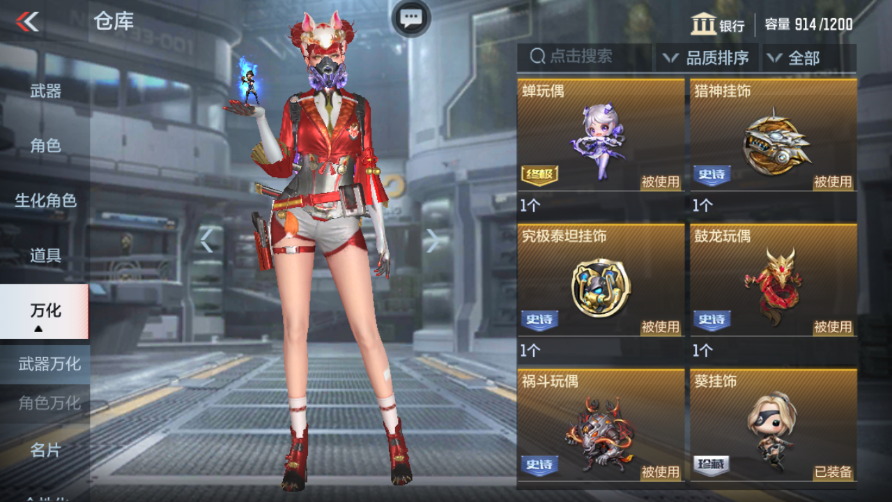Switch to the 生化角色 tab
The height and width of the screenshot is (502, 892).
click(x=45, y=200)
